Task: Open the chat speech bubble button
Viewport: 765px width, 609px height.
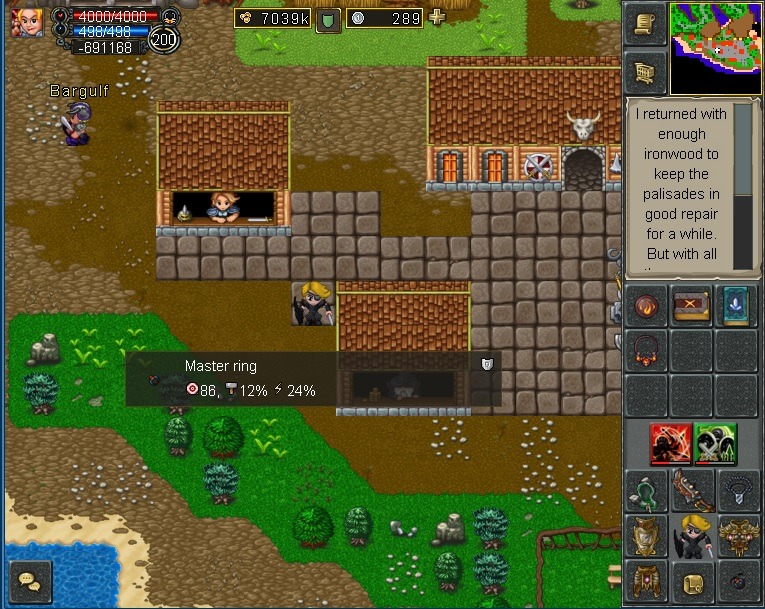Action: click(29, 580)
